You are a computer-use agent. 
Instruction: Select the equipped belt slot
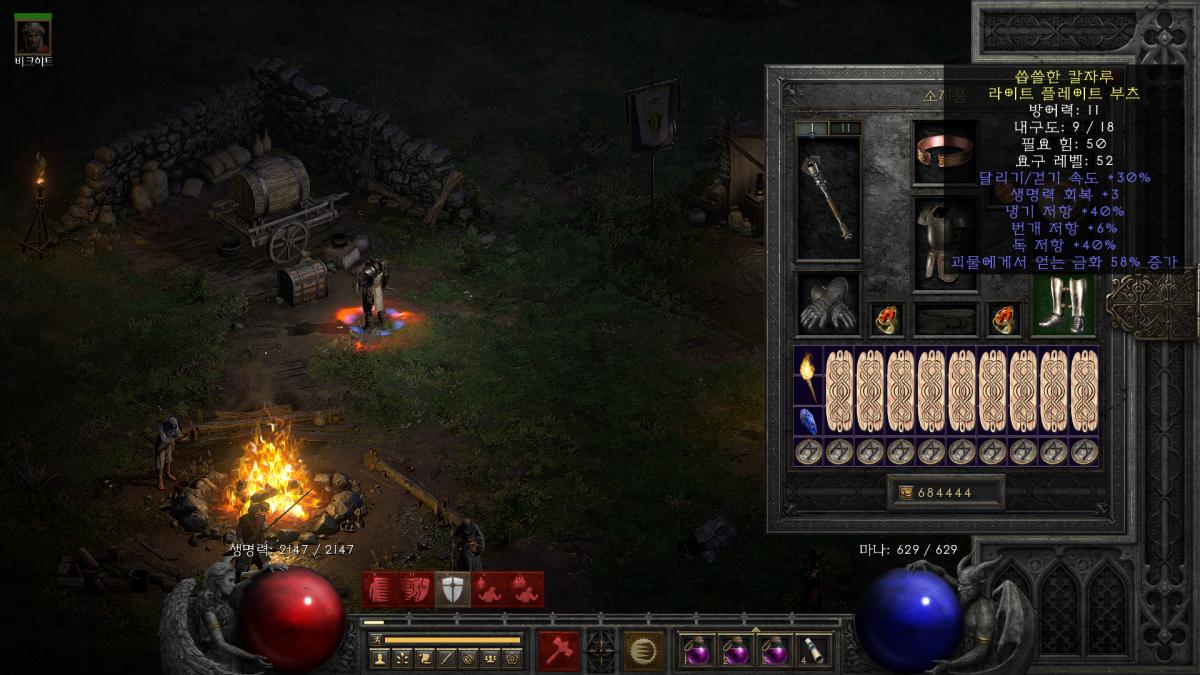point(945,319)
